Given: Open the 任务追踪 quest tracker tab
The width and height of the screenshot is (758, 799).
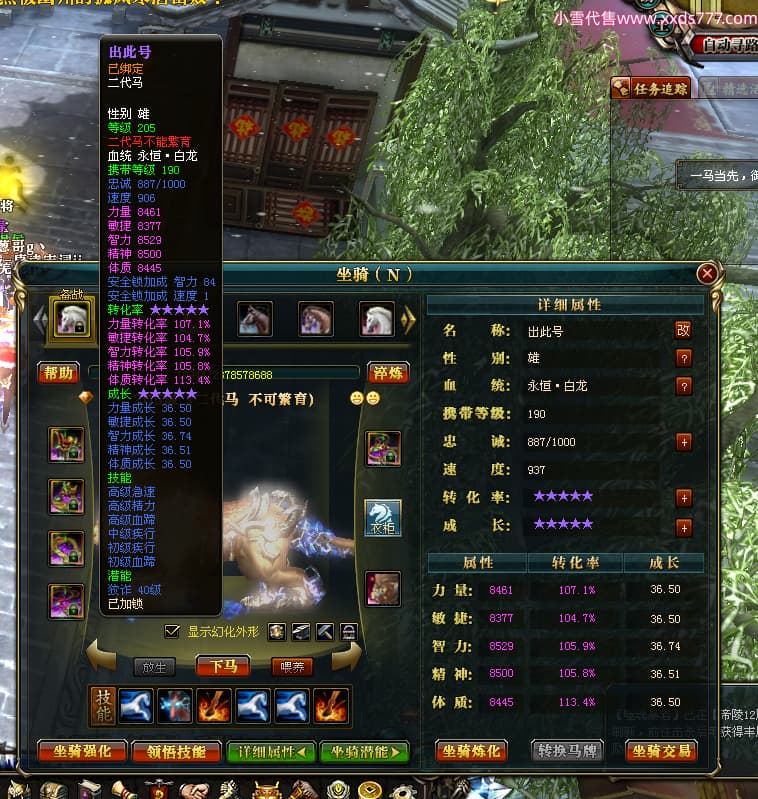Looking at the screenshot, I should [652, 88].
